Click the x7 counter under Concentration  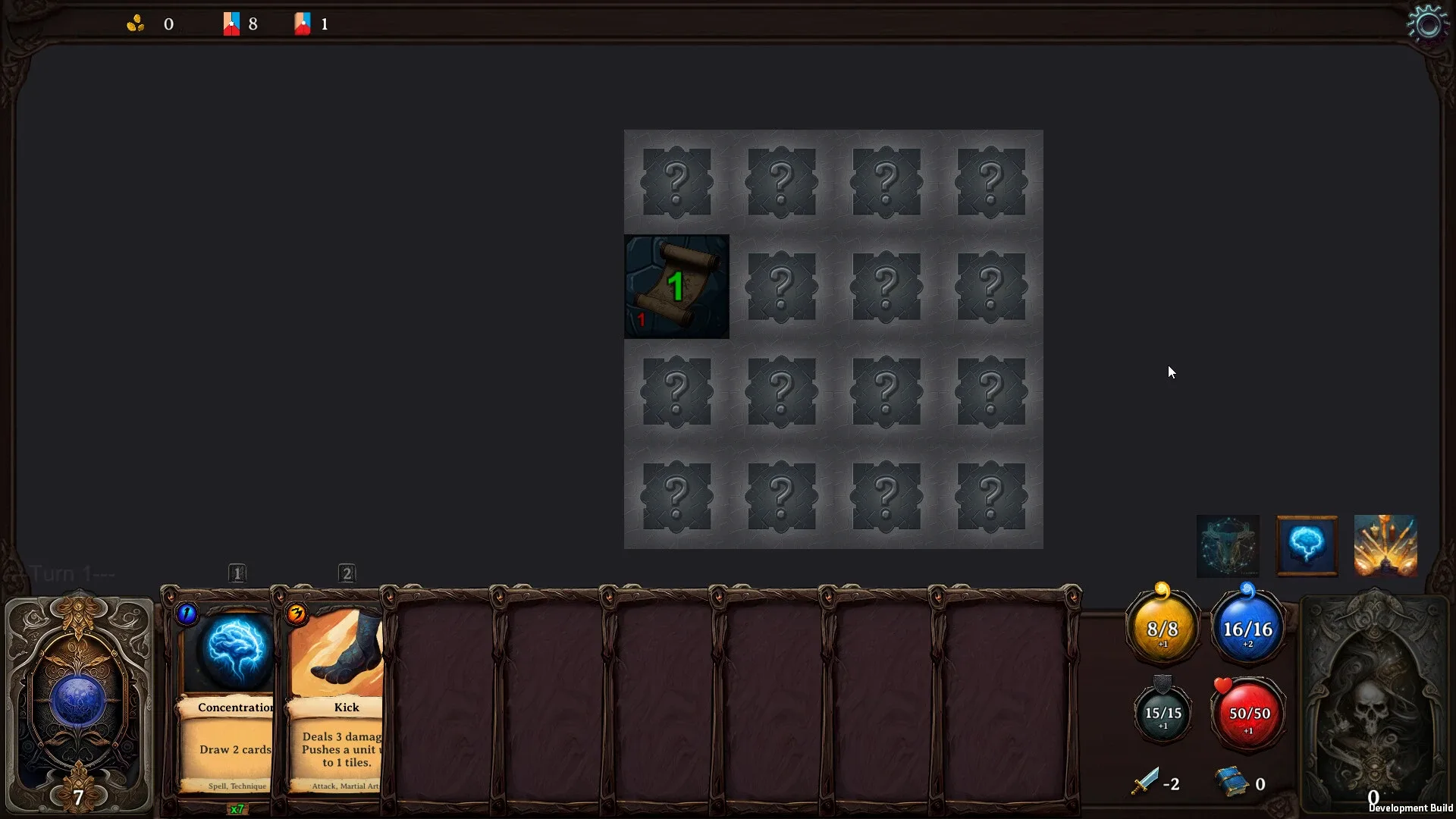(x=237, y=809)
